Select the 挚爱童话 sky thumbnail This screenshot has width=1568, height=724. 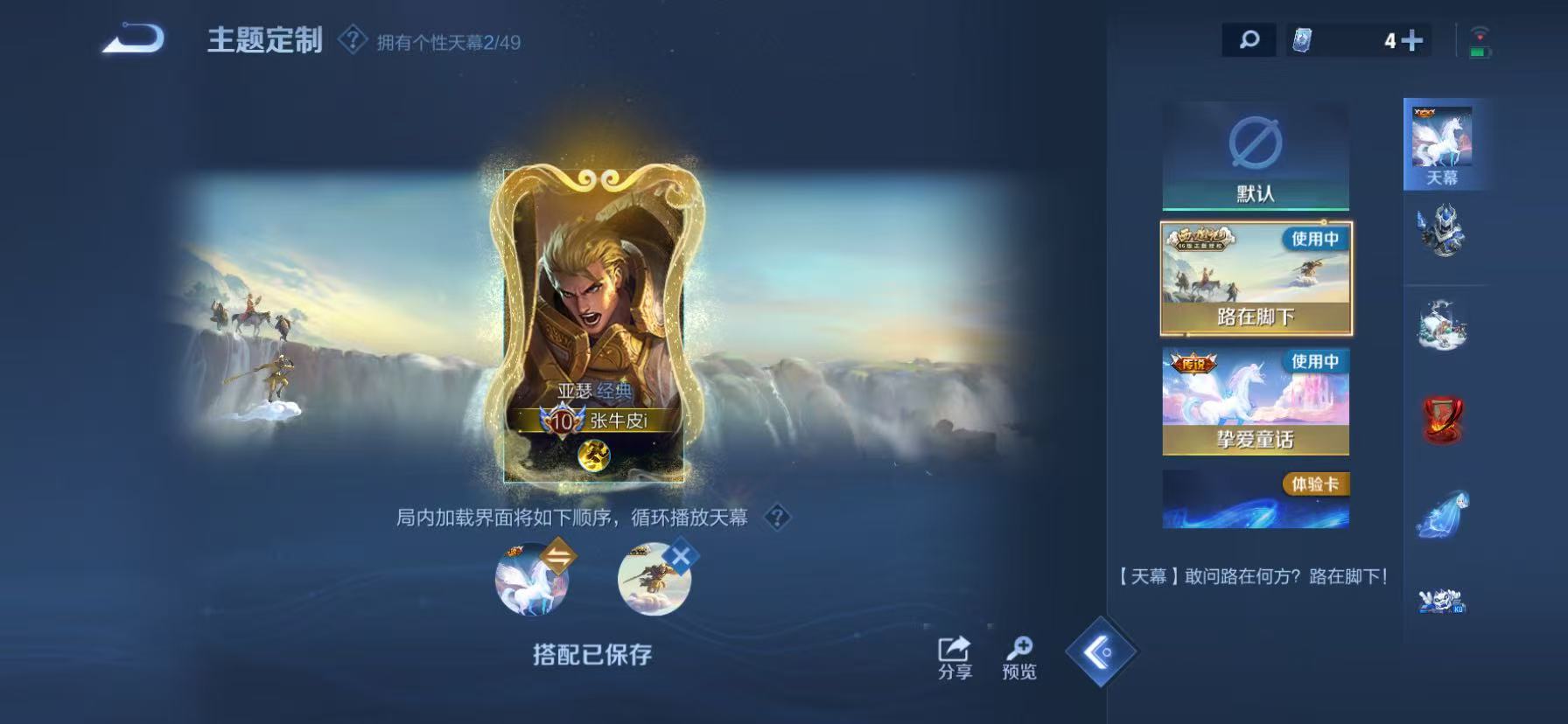pos(1255,400)
